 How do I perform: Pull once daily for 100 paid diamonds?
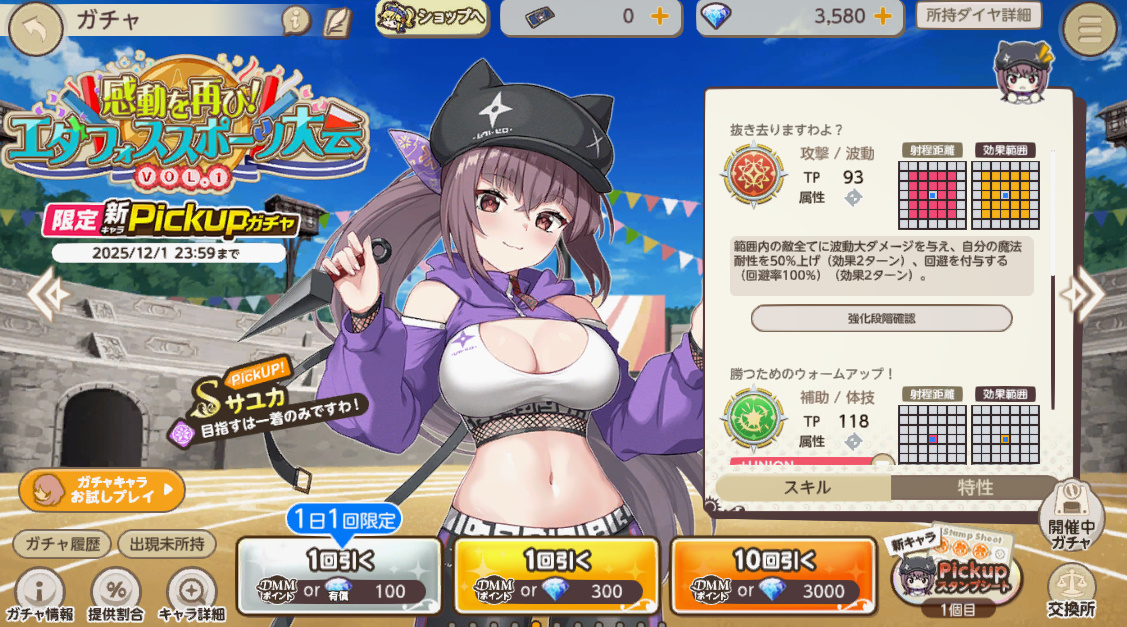[x=339, y=576]
